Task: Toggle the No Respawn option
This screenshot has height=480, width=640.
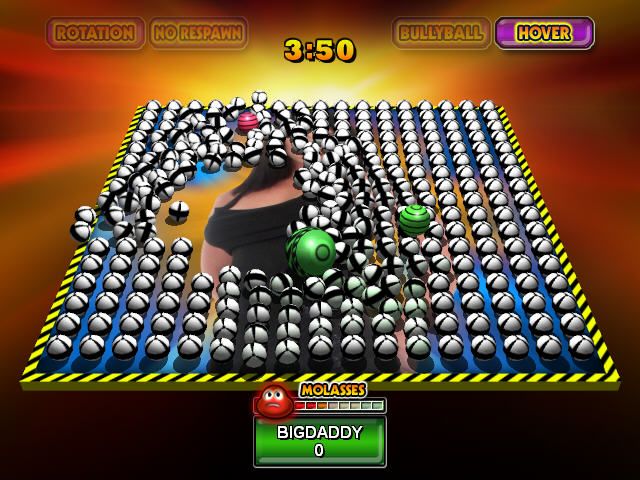Action: click(x=198, y=33)
